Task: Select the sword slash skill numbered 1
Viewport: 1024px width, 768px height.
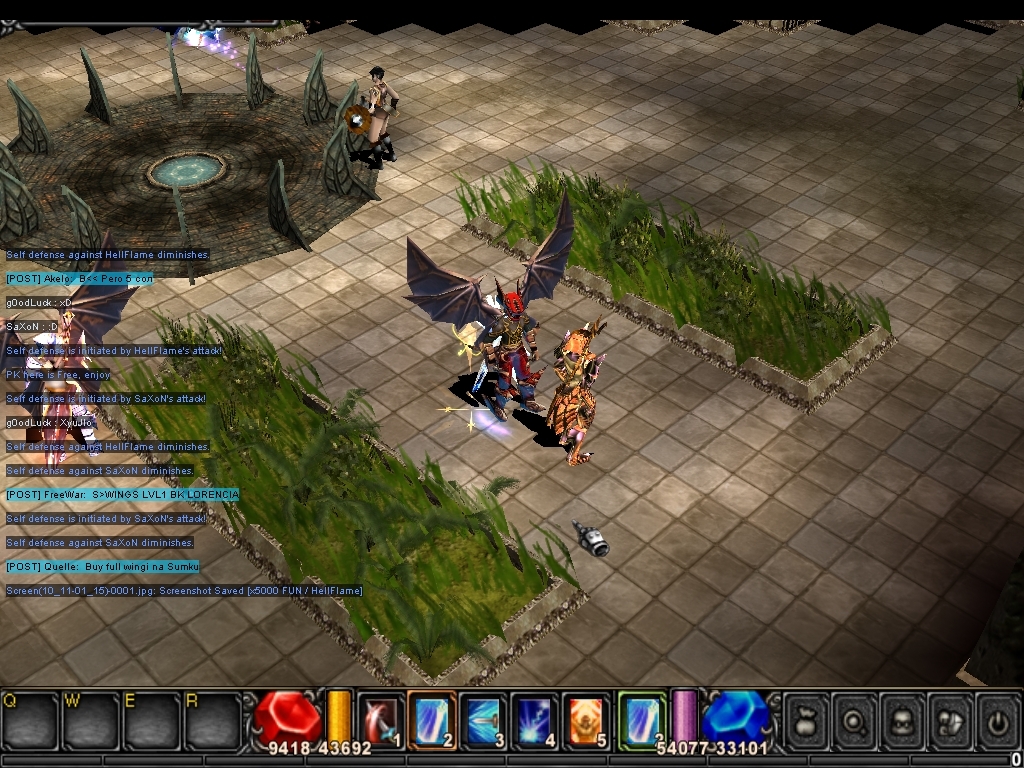Action: [x=381, y=719]
